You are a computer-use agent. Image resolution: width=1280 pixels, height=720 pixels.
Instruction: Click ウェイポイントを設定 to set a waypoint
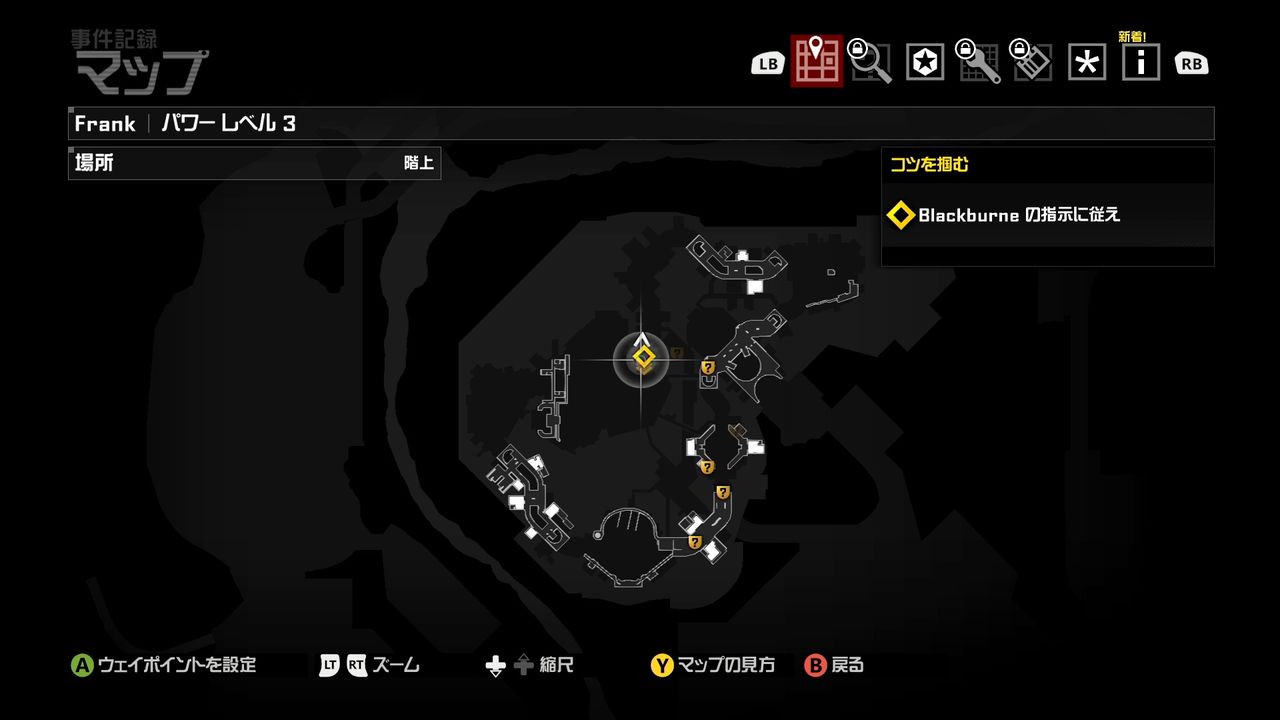pos(165,663)
